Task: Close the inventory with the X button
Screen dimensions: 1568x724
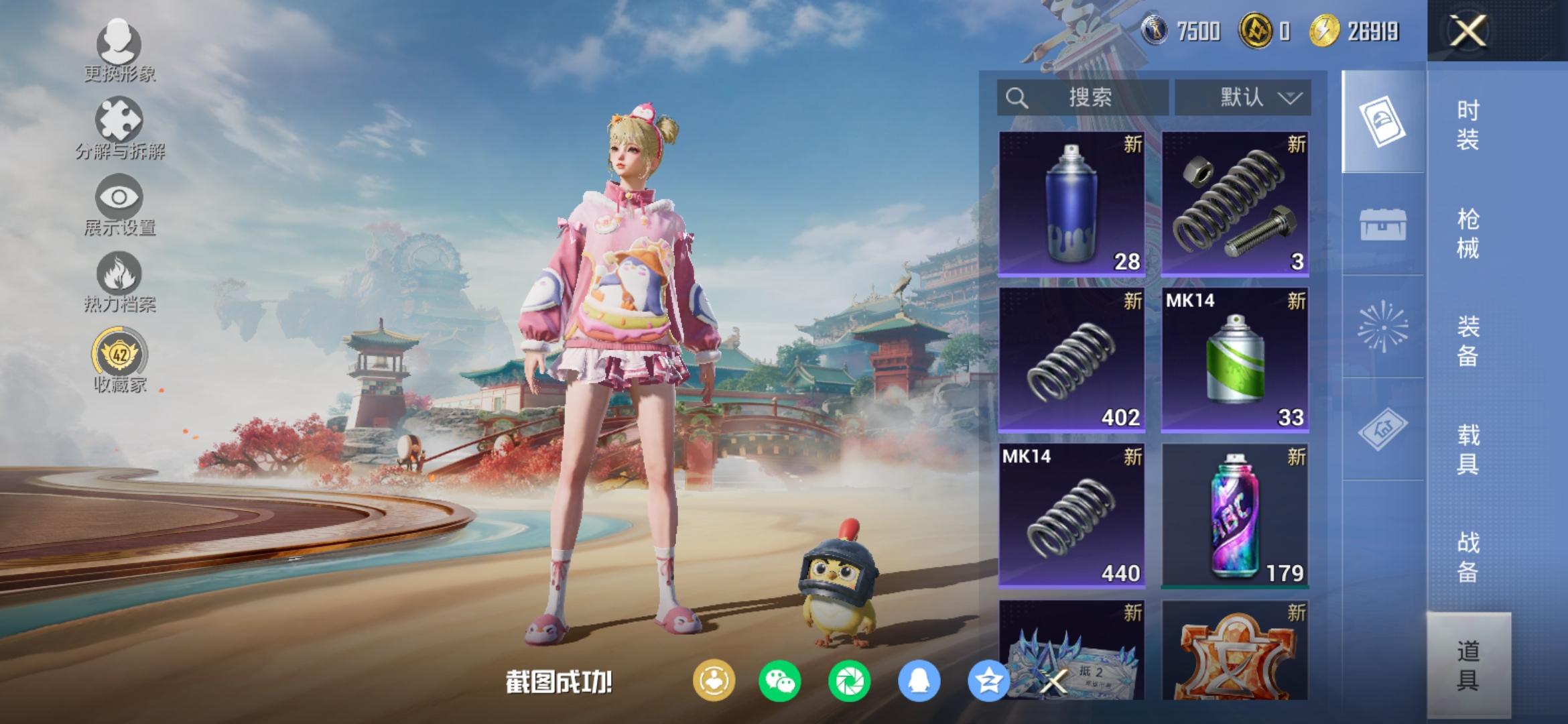Action: (x=1467, y=32)
